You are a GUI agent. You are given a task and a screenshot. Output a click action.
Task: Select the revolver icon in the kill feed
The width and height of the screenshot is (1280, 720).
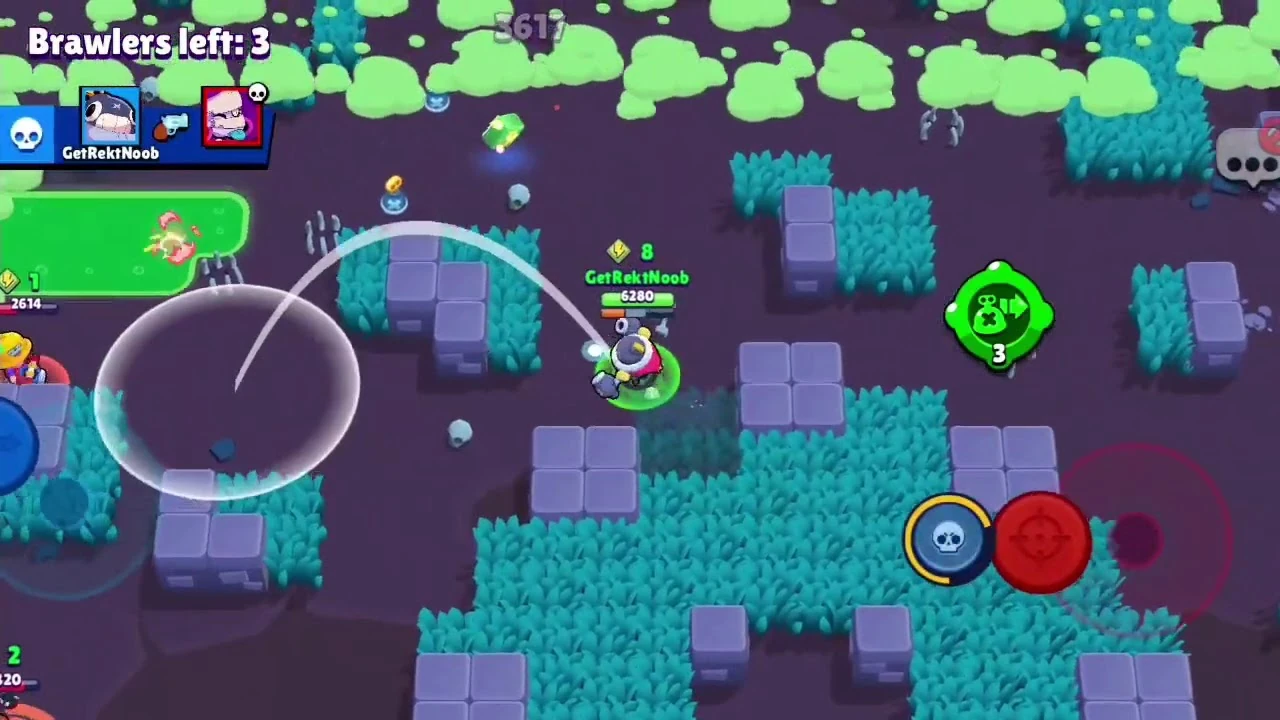tap(172, 128)
